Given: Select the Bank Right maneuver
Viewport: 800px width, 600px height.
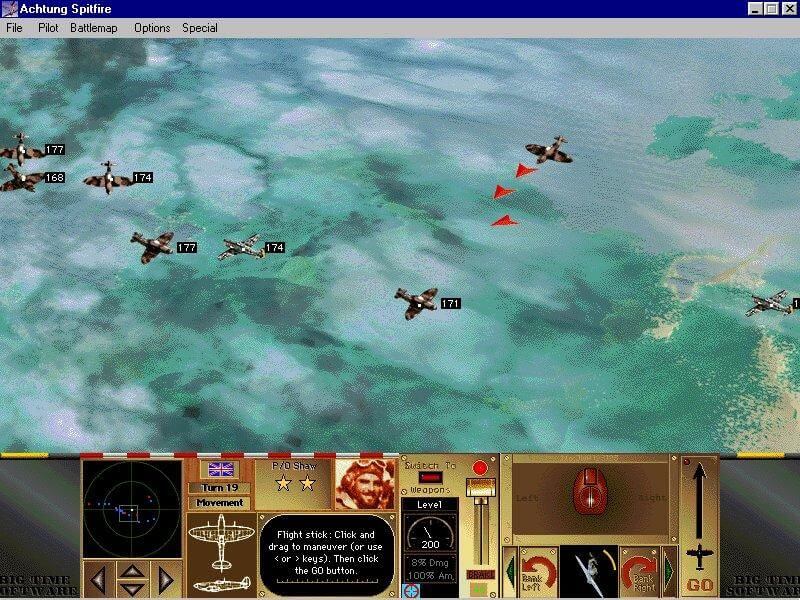Looking at the screenshot, I should (x=638, y=571).
